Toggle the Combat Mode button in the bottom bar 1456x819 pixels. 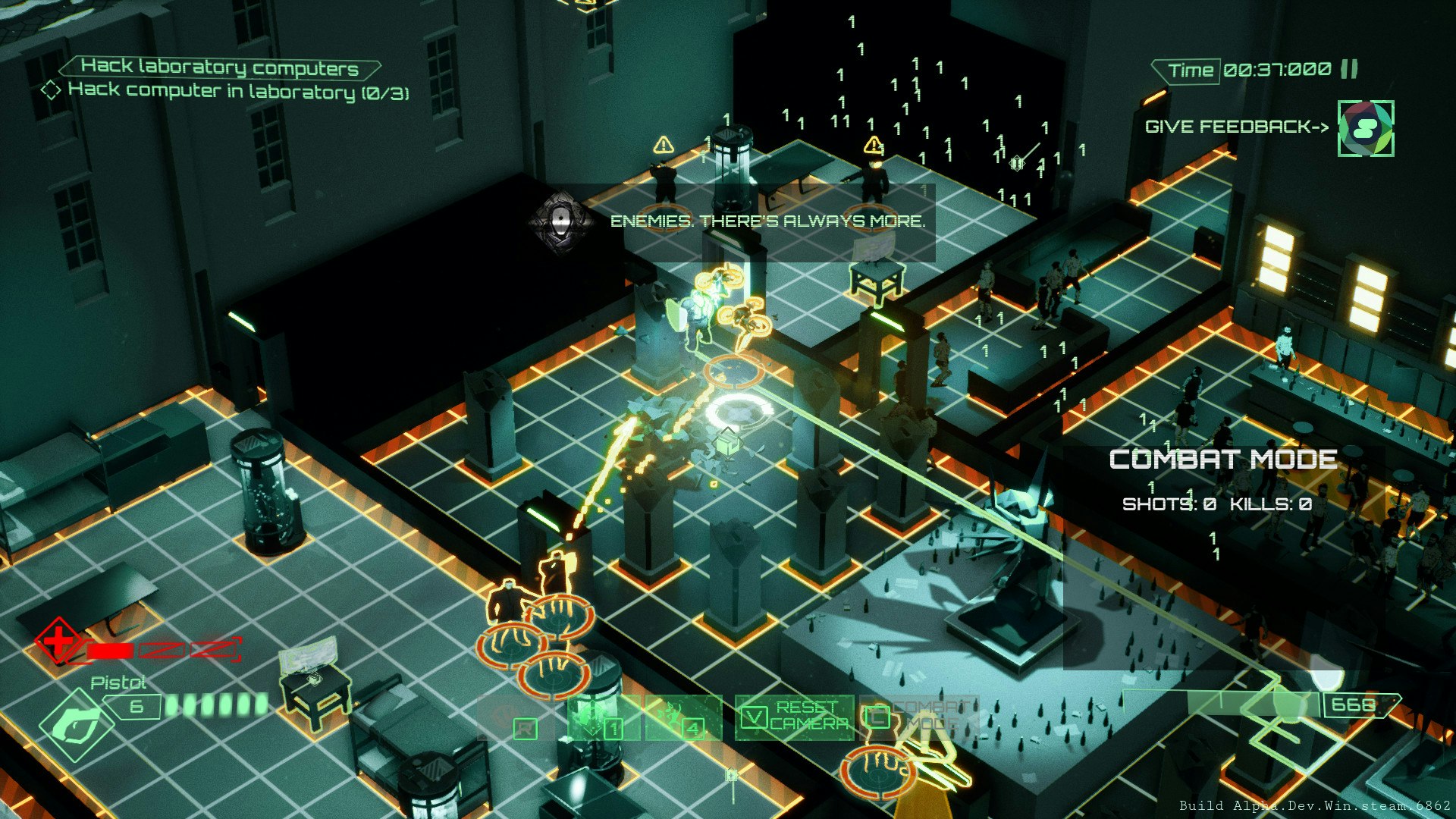click(919, 717)
